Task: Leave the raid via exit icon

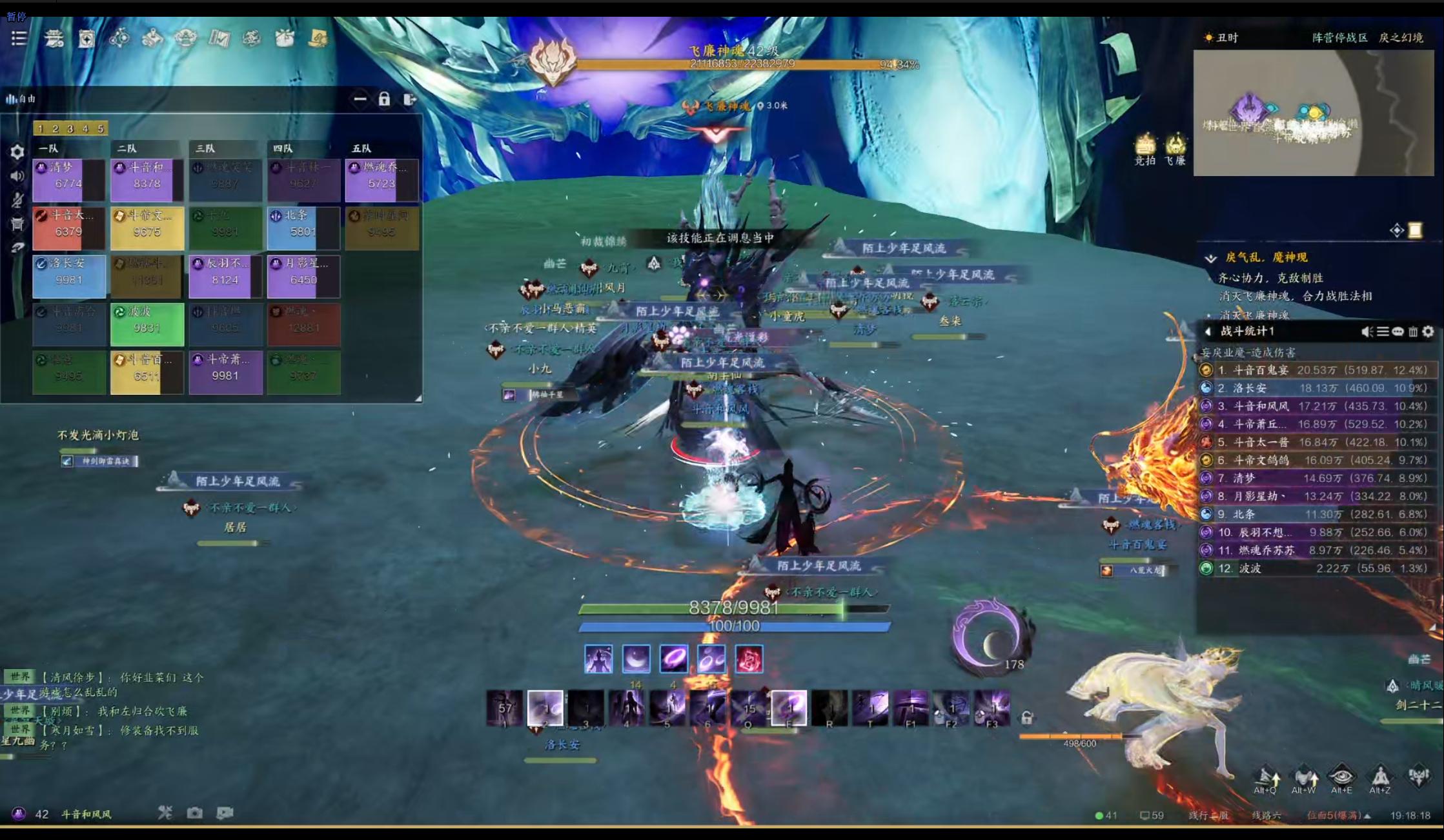Action: [x=409, y=99]
